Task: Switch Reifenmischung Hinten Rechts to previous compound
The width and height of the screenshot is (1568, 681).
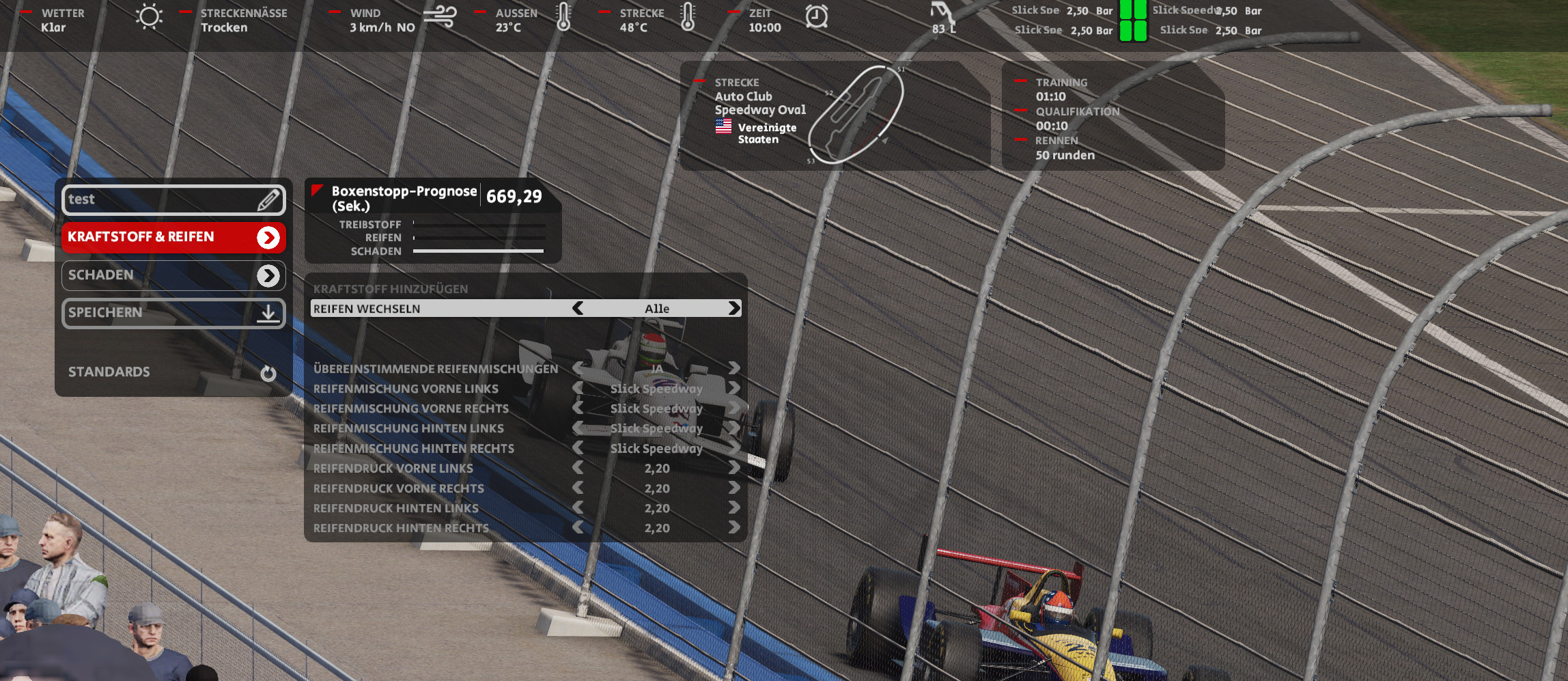Action: click(578, 448)
